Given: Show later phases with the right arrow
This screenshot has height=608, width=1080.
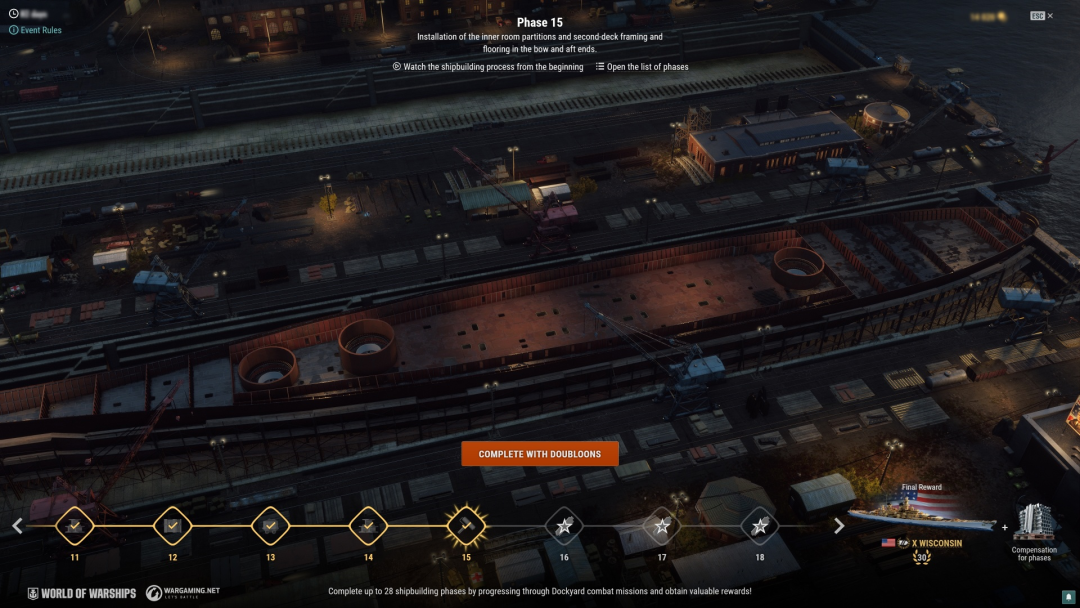Looking at the screenshot, I should tap(839, 526).
